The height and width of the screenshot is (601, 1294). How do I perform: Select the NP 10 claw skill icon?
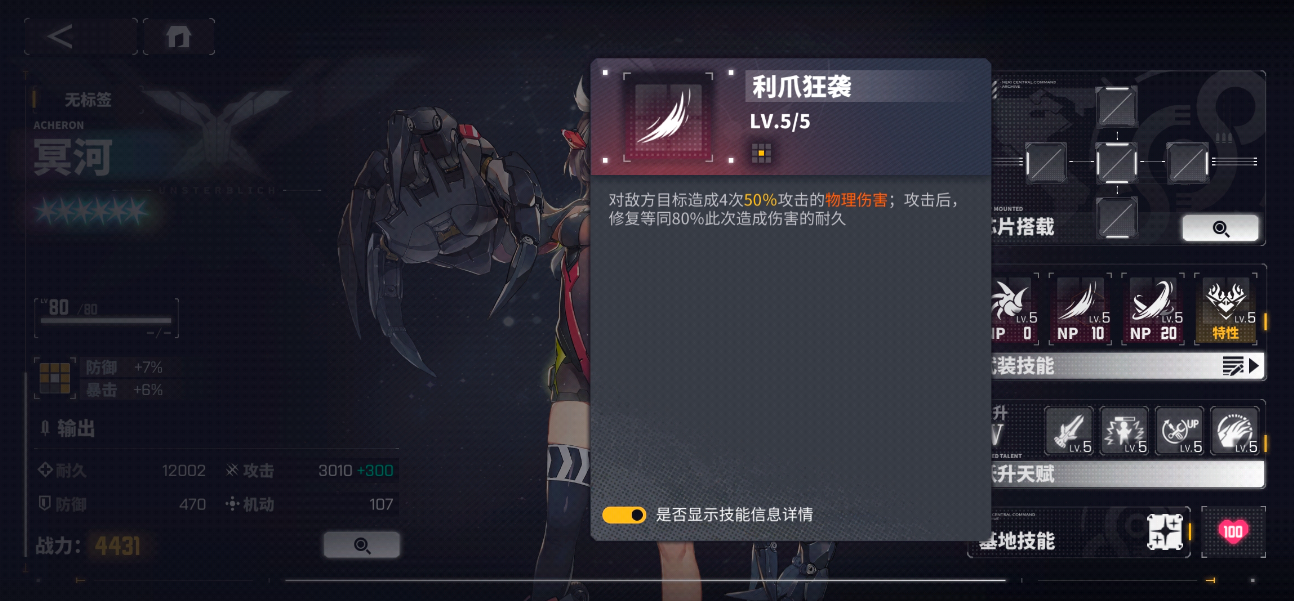pyautogui.click(x=1082, y=311)
